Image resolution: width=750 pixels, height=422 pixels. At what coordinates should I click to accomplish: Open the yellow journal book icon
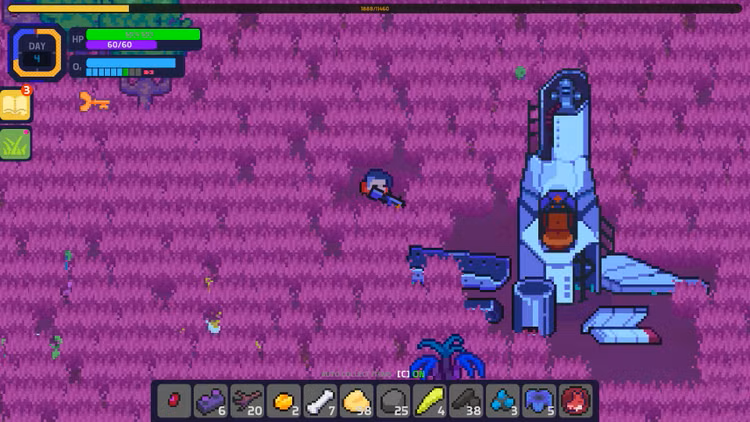click(x=15, y=106)
